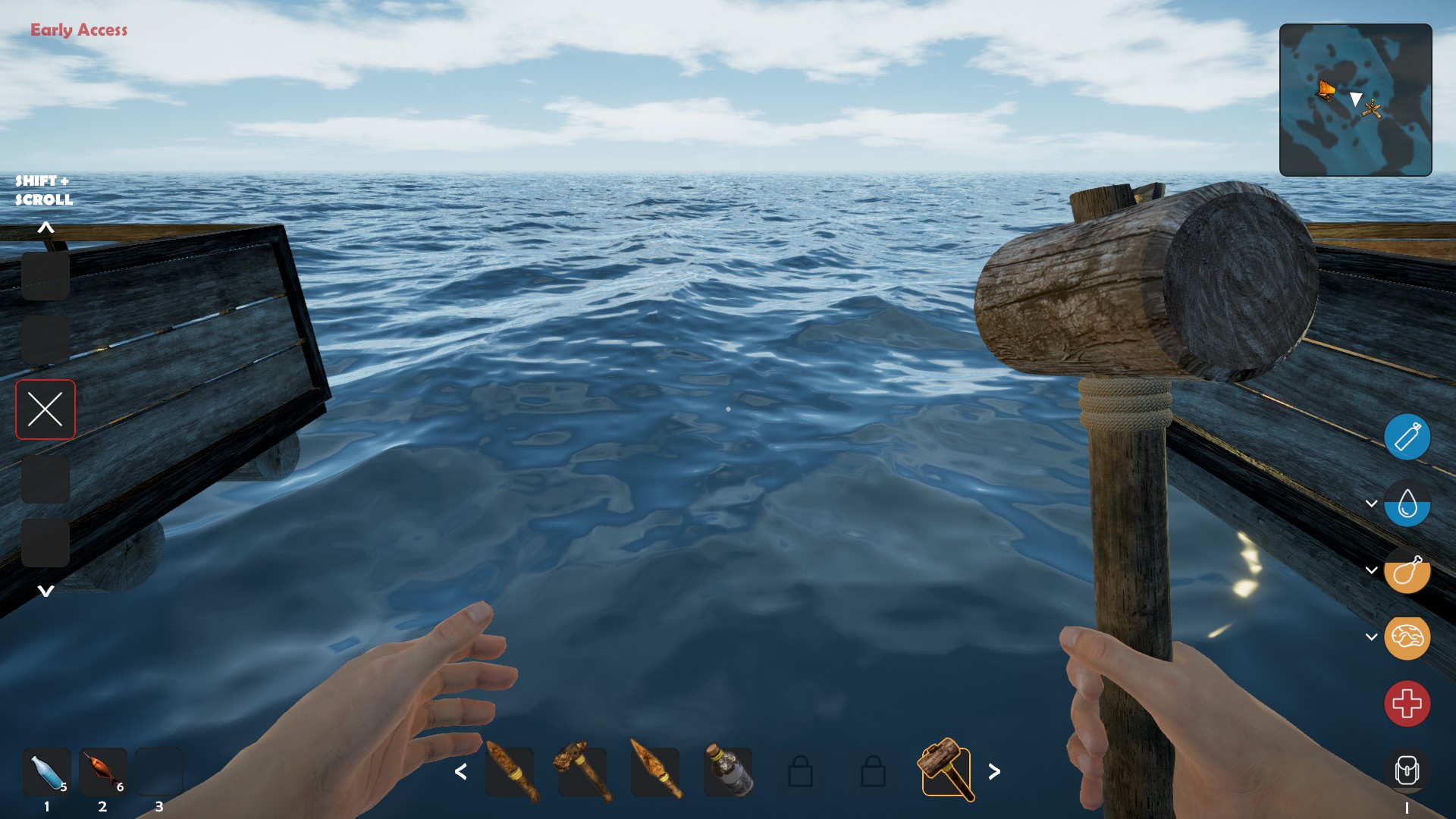The width and height of the screenshot is (1456, 819).
Task: Open the minimap
Action: [1355, 100]
